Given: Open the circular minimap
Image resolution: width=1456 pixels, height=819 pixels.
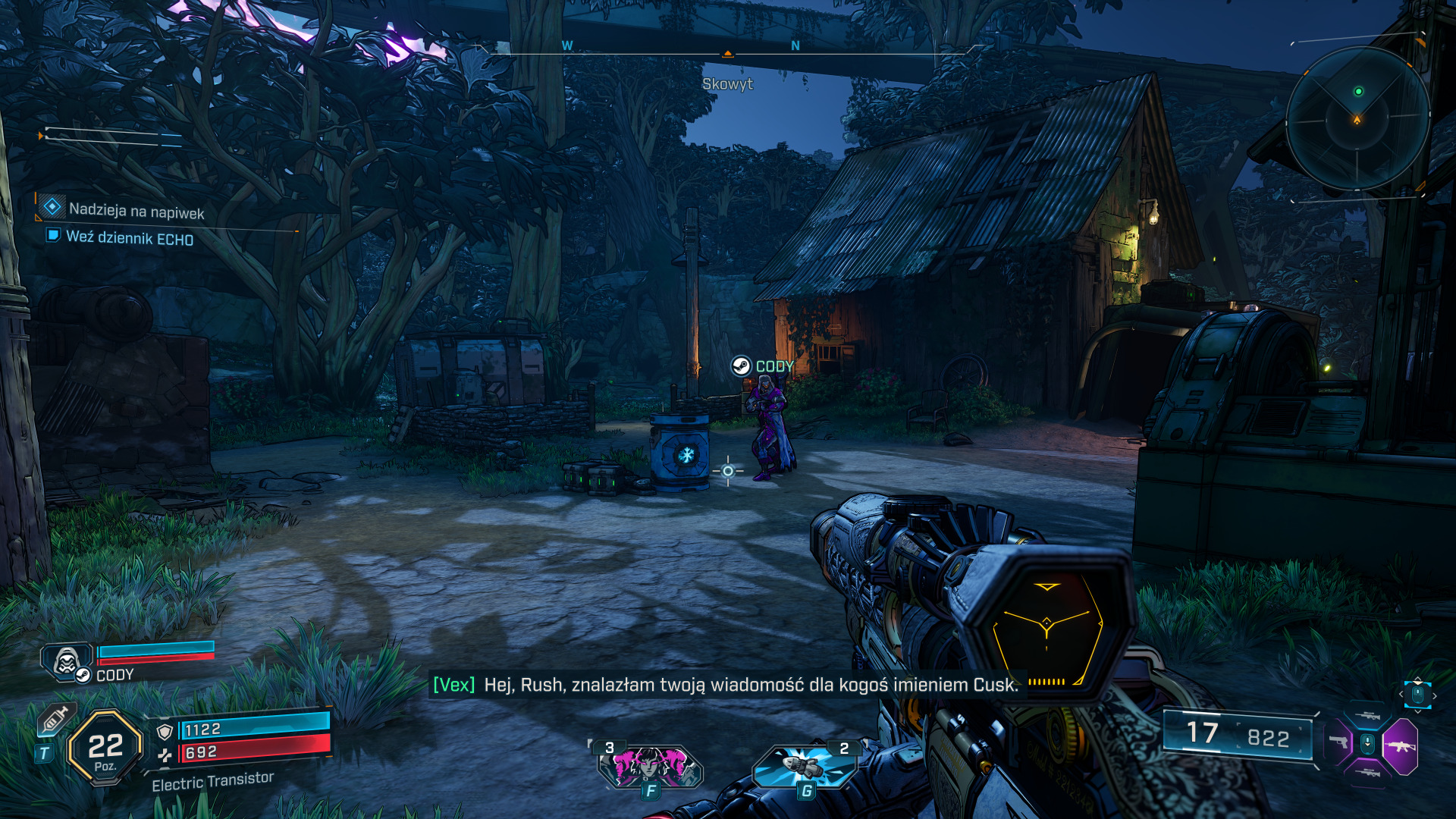Looking at the screenshot, I should [x=1357, y=118].
